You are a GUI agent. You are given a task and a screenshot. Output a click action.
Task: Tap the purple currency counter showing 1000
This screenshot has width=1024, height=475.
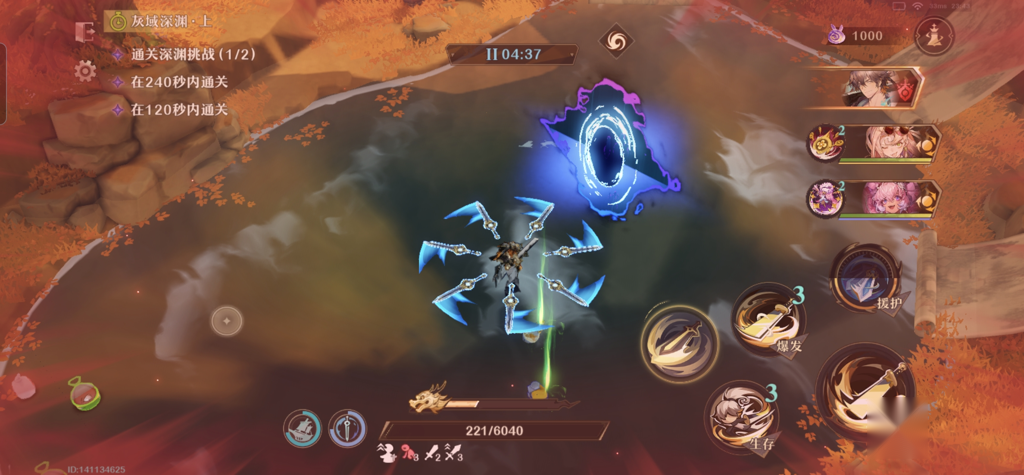point(857,36)
